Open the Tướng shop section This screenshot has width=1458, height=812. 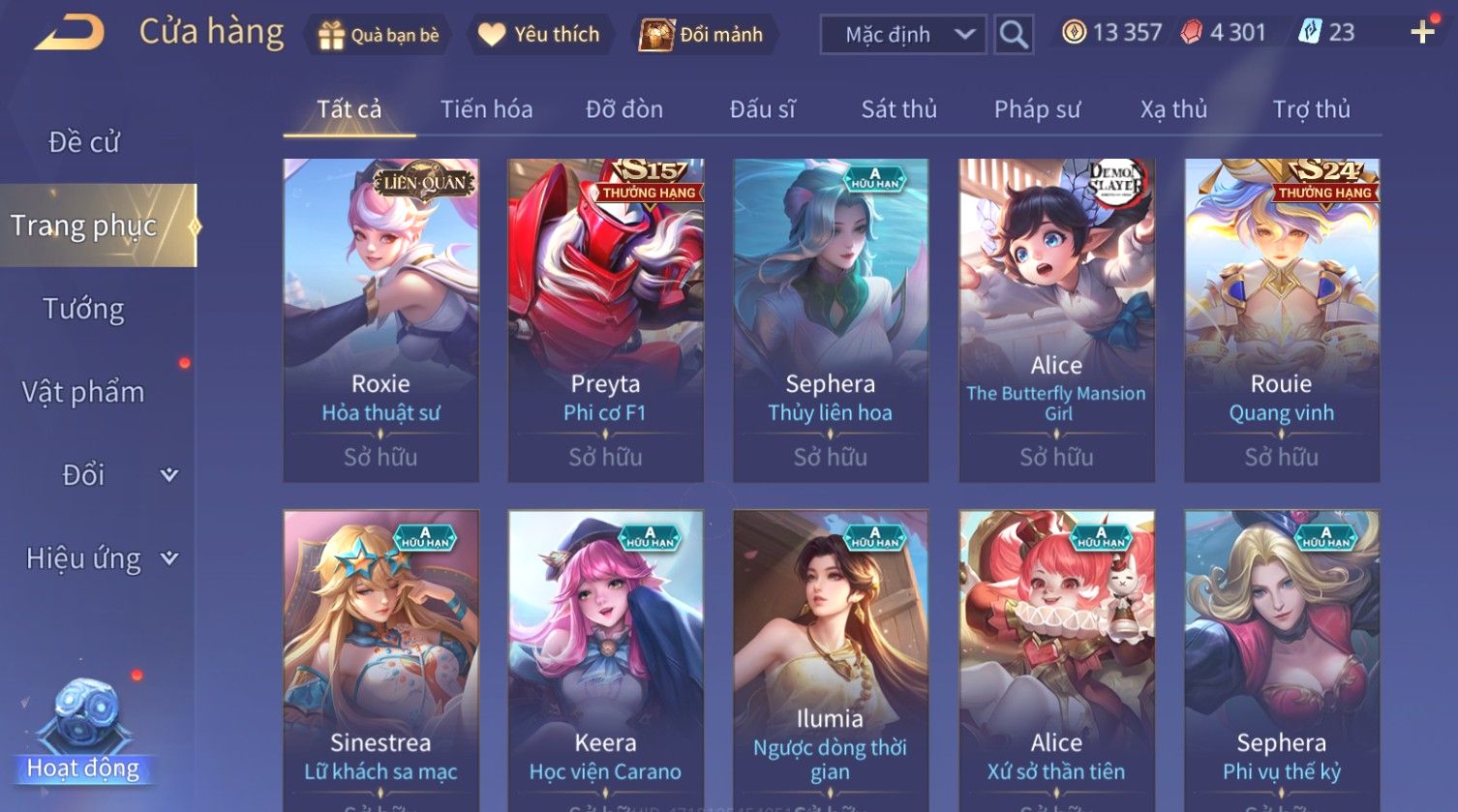coord(84,309)
